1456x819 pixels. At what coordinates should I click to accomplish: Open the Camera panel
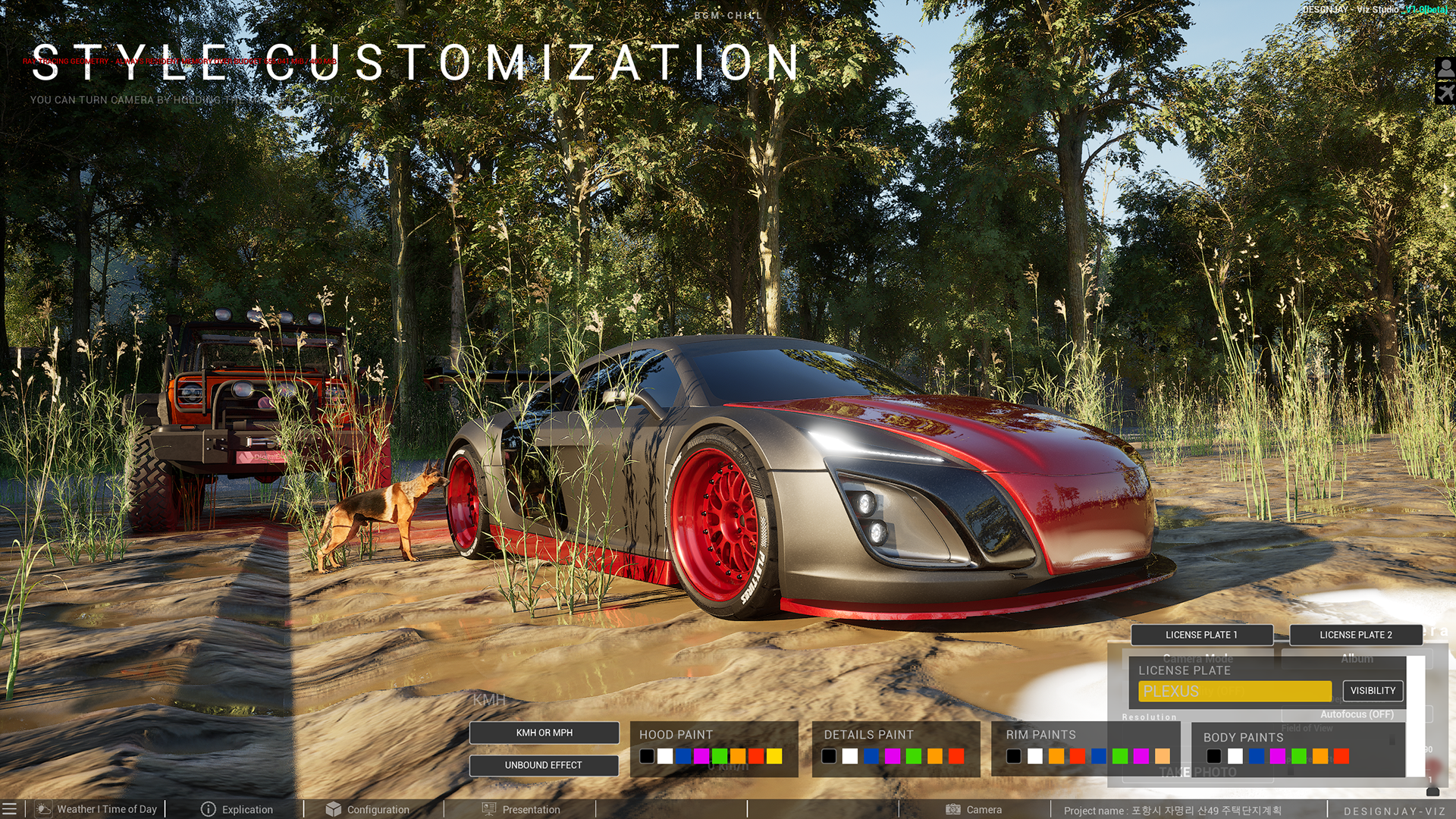(x=974, y=809)
